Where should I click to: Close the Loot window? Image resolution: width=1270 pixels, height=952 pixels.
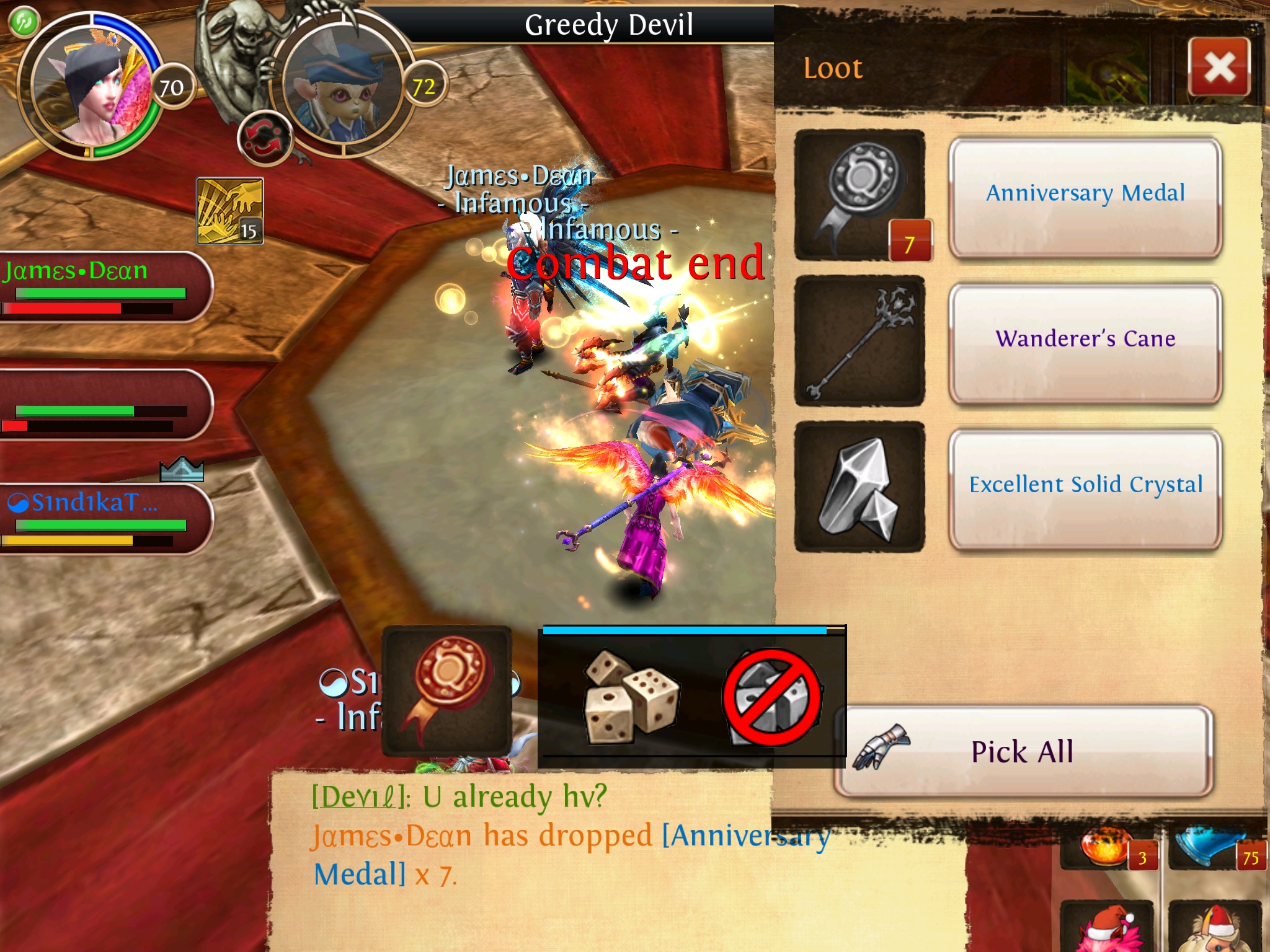1219,67
